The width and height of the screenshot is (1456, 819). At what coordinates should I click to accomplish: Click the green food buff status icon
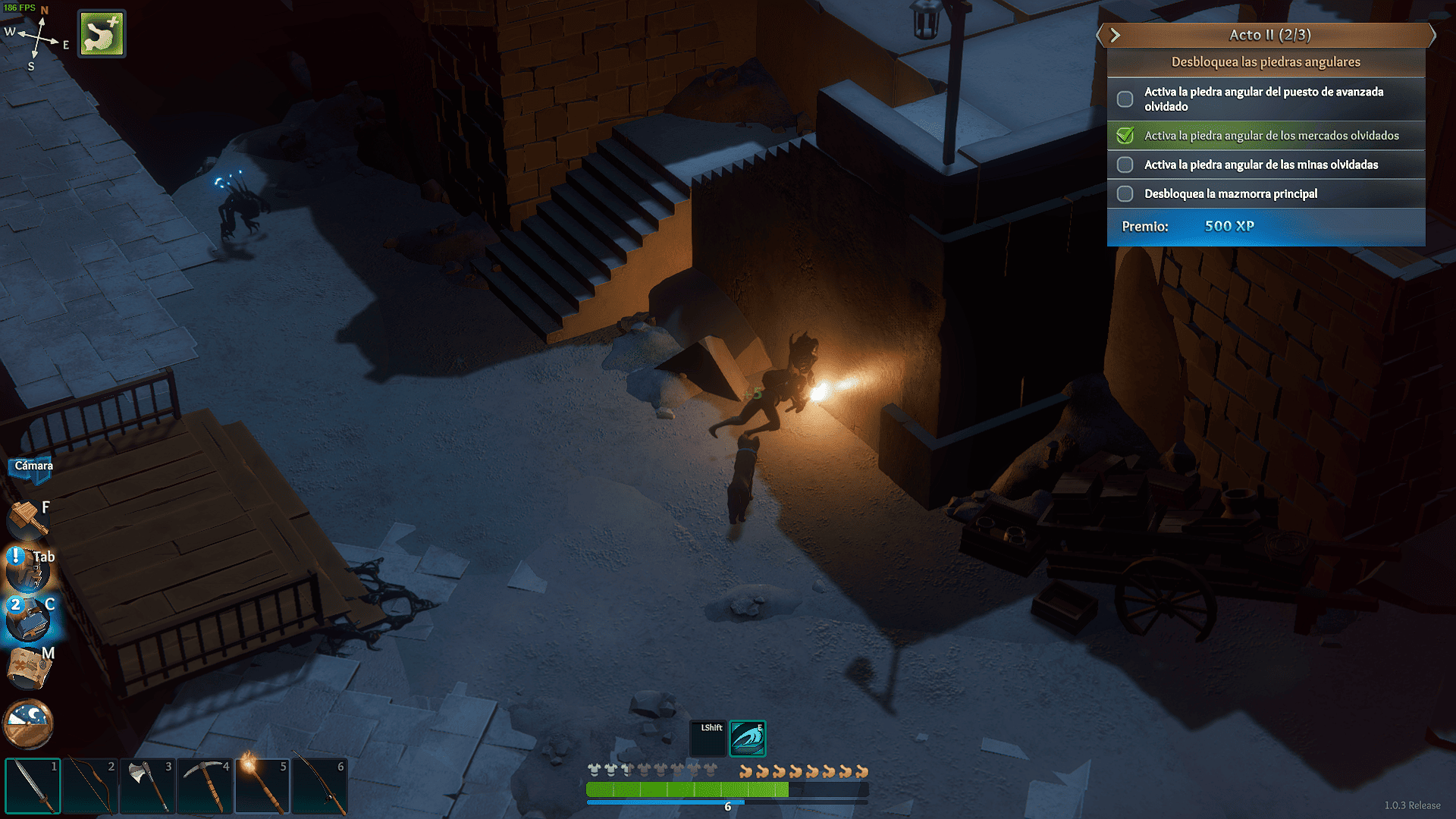click(x=102, y=33)
